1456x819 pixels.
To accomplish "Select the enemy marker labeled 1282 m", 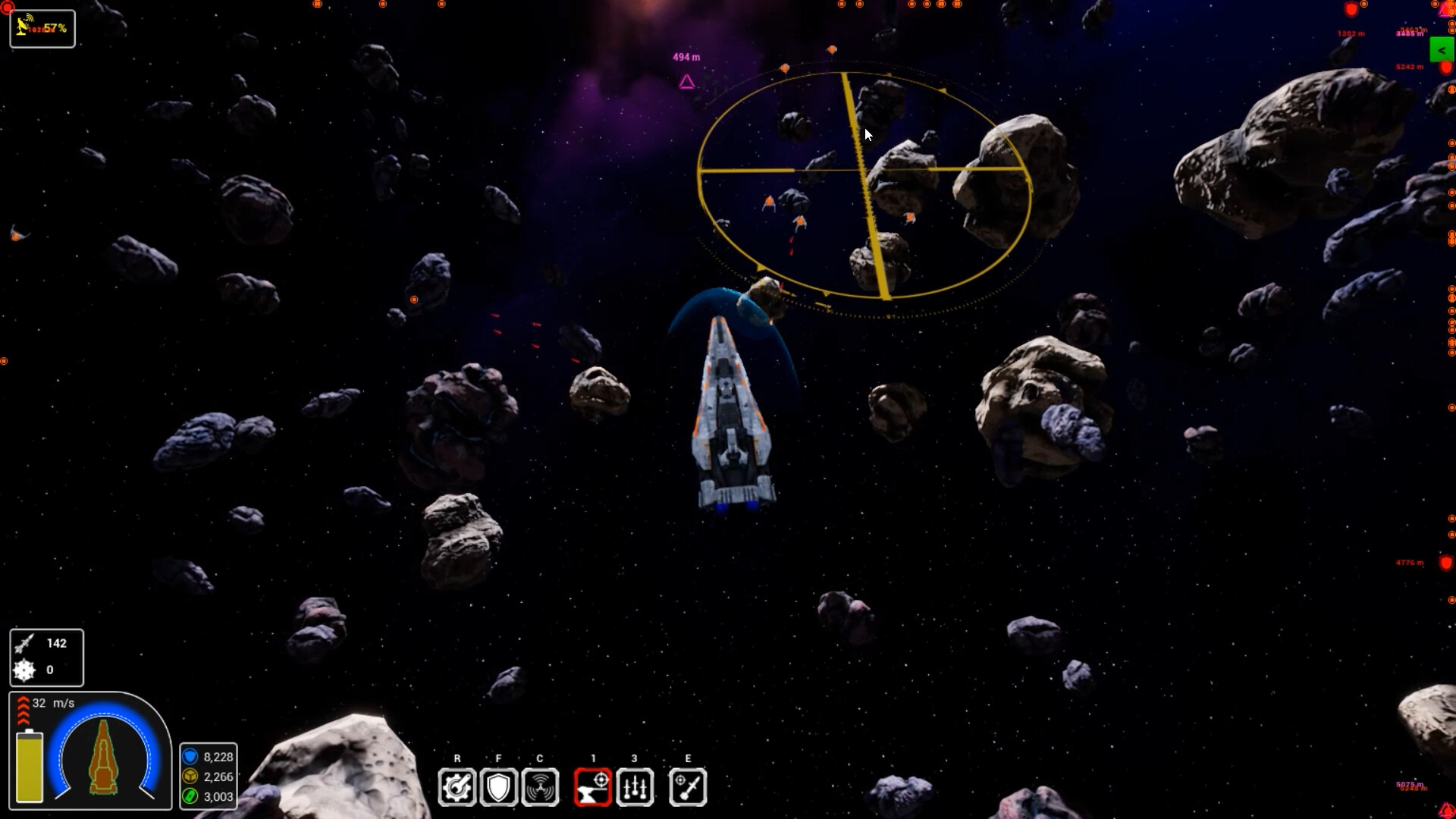I will point(1351,33).
